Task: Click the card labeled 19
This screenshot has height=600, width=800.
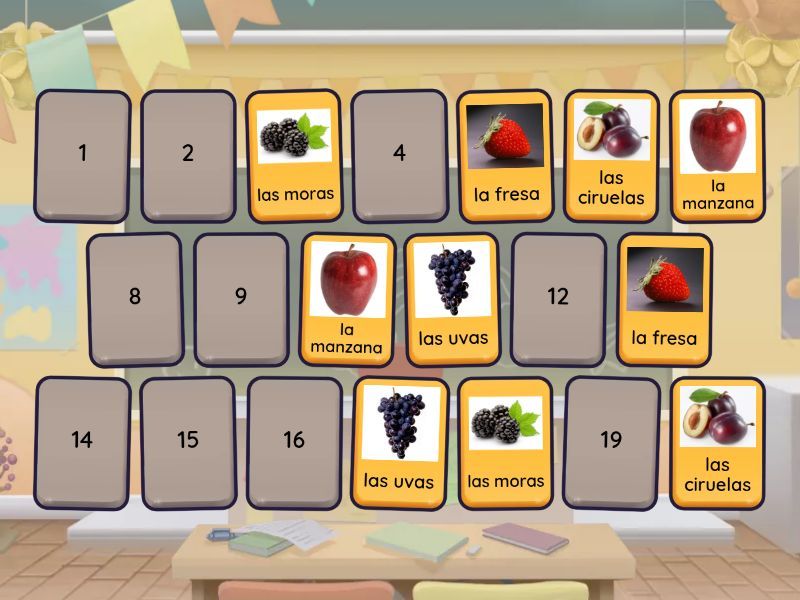Action: (x=611, y=441)
